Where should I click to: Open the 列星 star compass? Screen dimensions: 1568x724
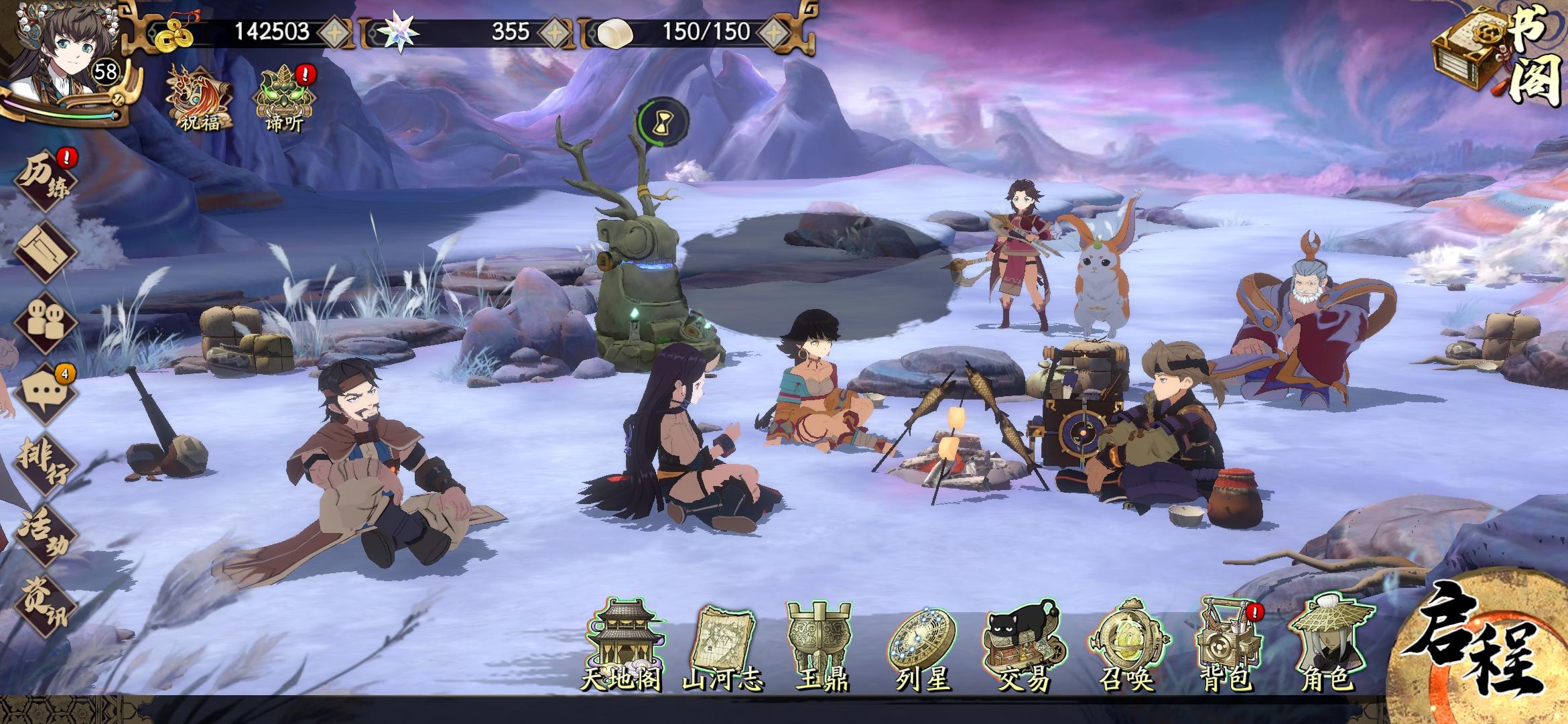click(923, 647)
